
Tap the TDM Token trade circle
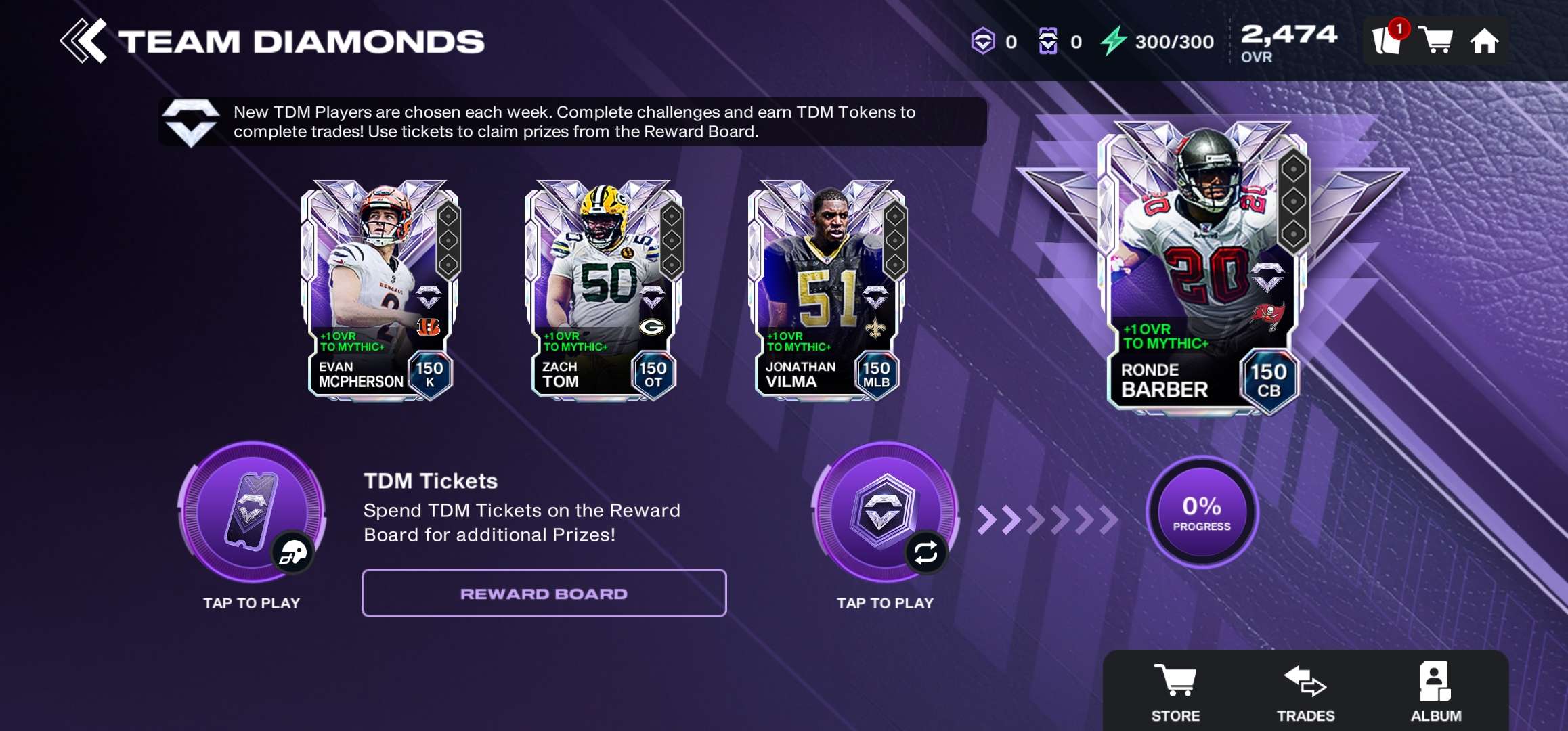(885, 512)
